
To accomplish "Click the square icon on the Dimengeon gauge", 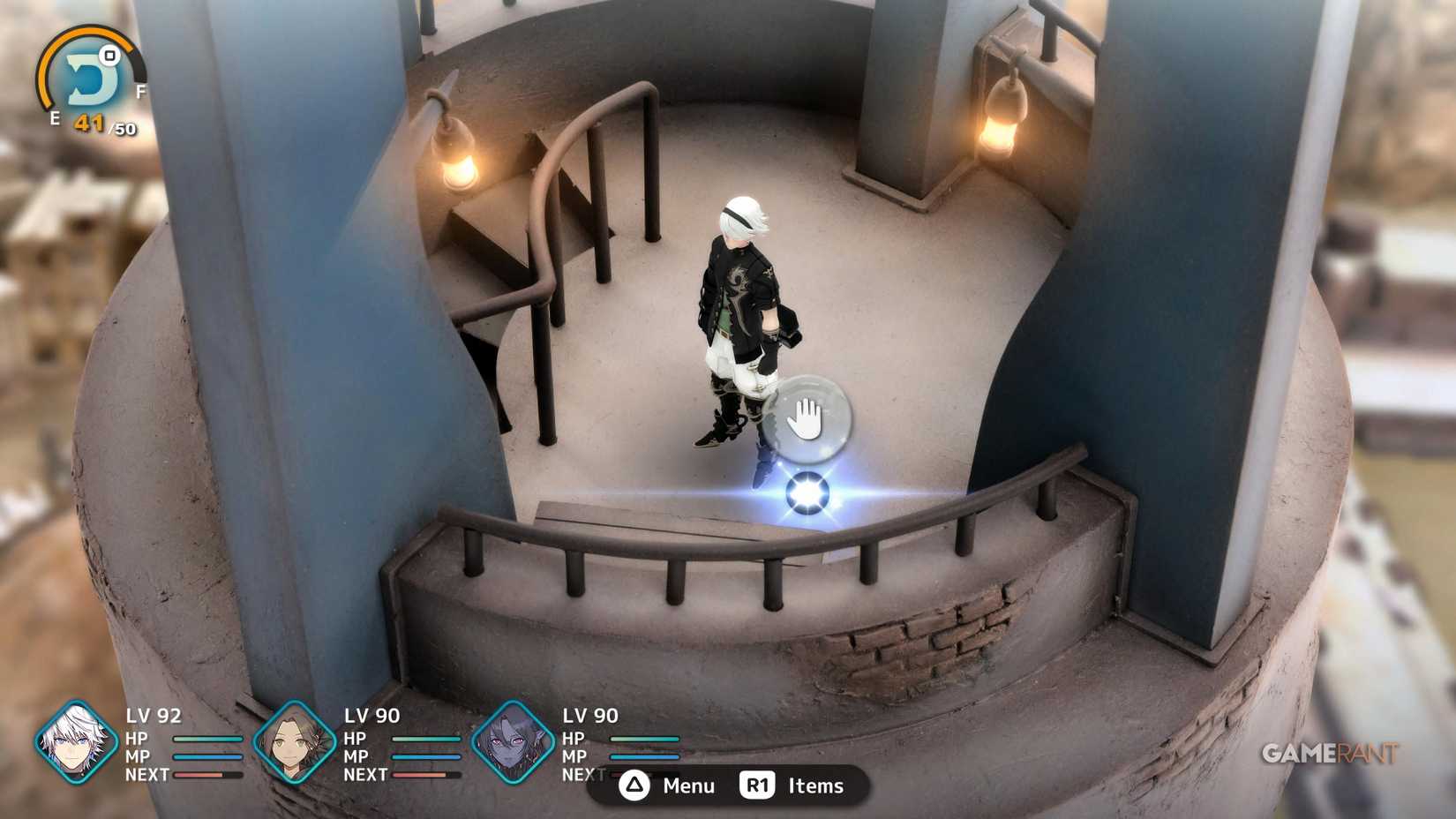I will (x=109, y=56).
